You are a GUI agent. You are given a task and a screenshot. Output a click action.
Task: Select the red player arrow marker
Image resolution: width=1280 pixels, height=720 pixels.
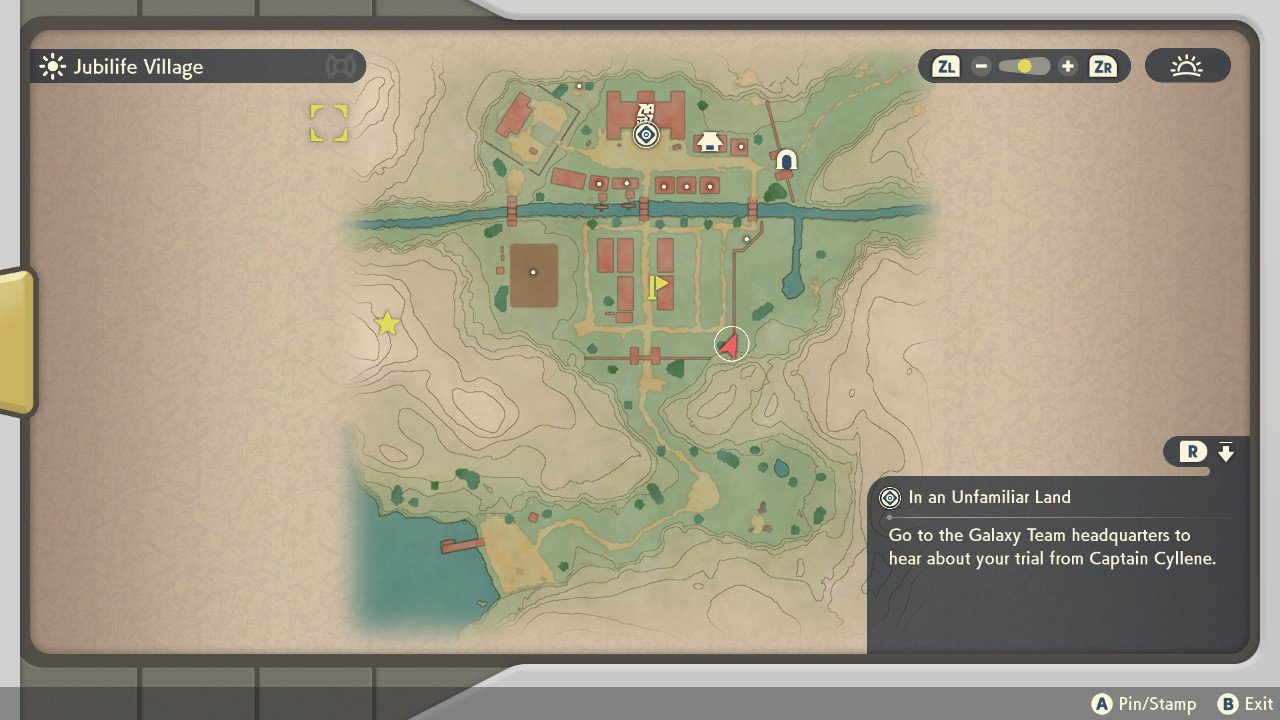(x=731, y=344)
